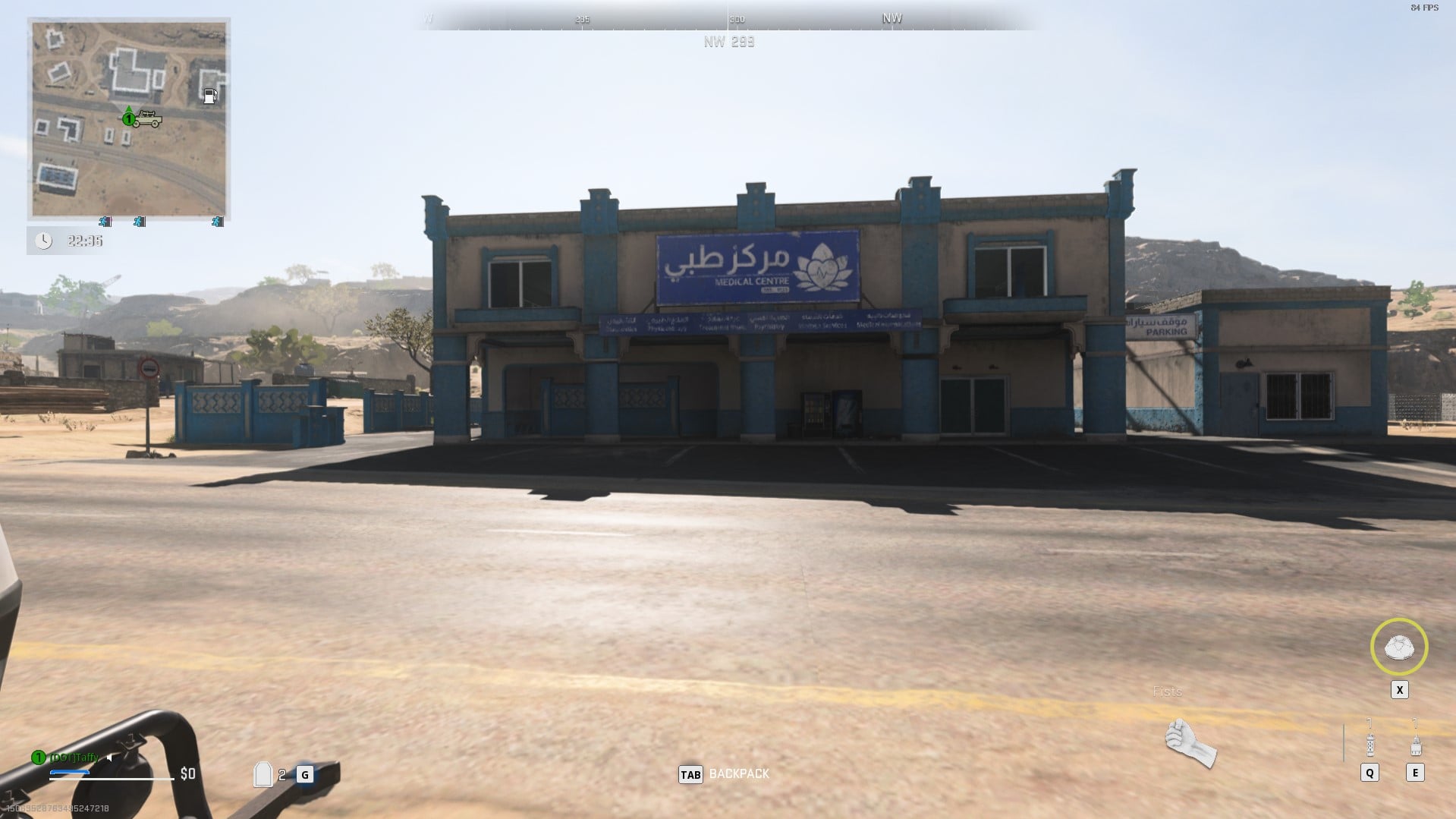
Task: Mute the voice chat speaker next to [DOT]Taffy
Action: coord(108,757)
